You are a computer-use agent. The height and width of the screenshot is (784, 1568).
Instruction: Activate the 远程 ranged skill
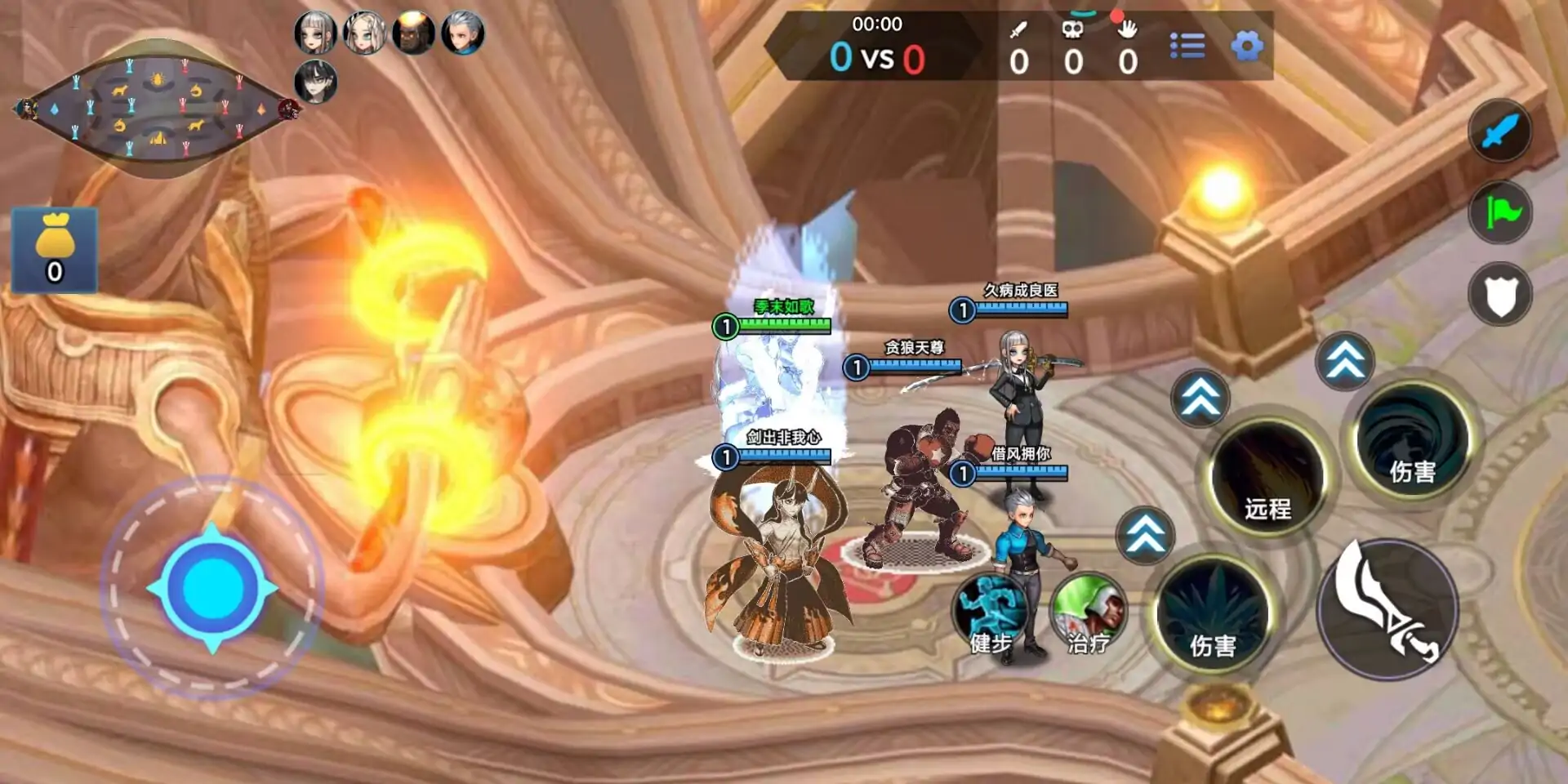(1267, 478)
